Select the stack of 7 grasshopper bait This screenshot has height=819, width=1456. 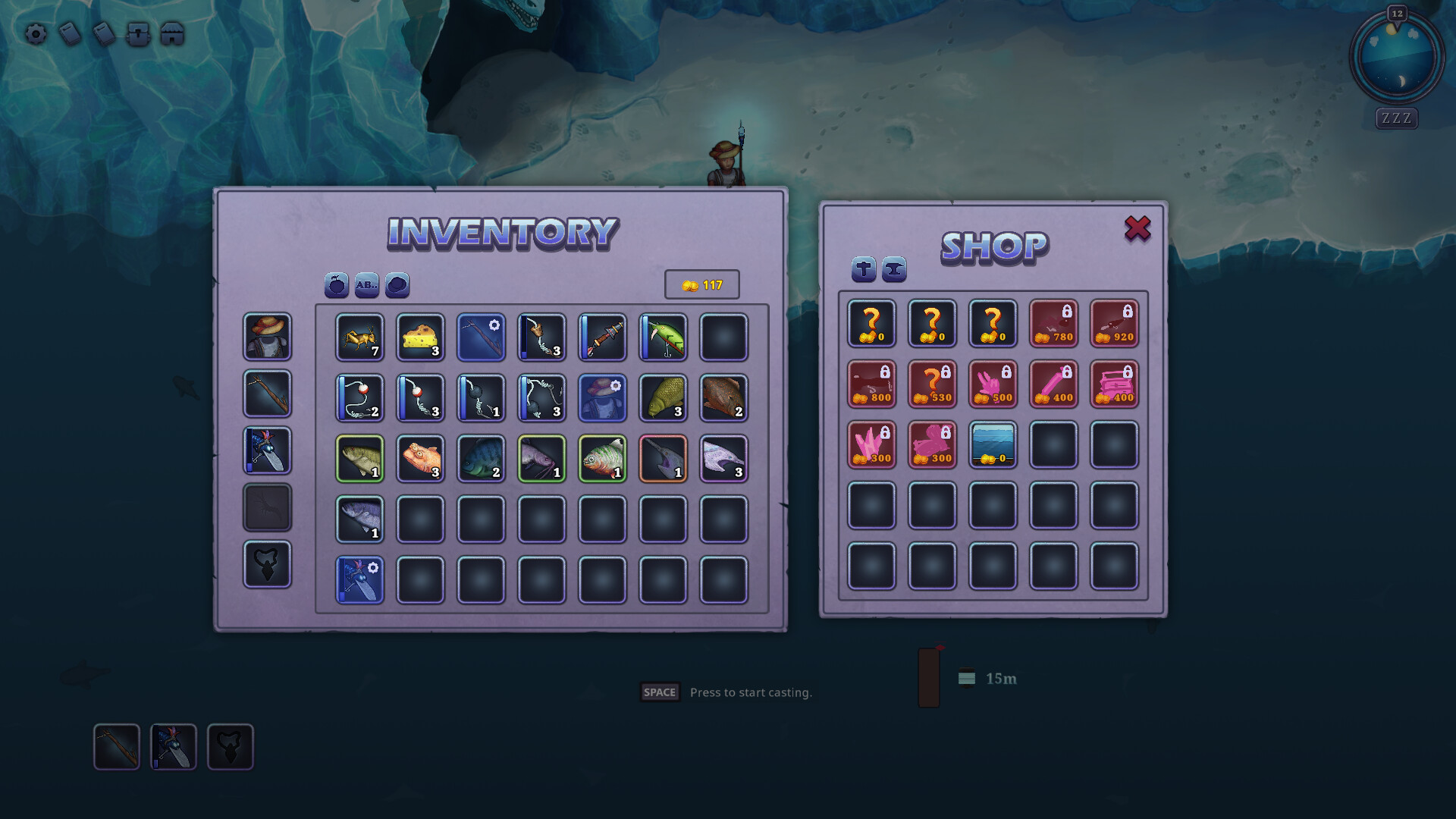click(x=359, y=337)
